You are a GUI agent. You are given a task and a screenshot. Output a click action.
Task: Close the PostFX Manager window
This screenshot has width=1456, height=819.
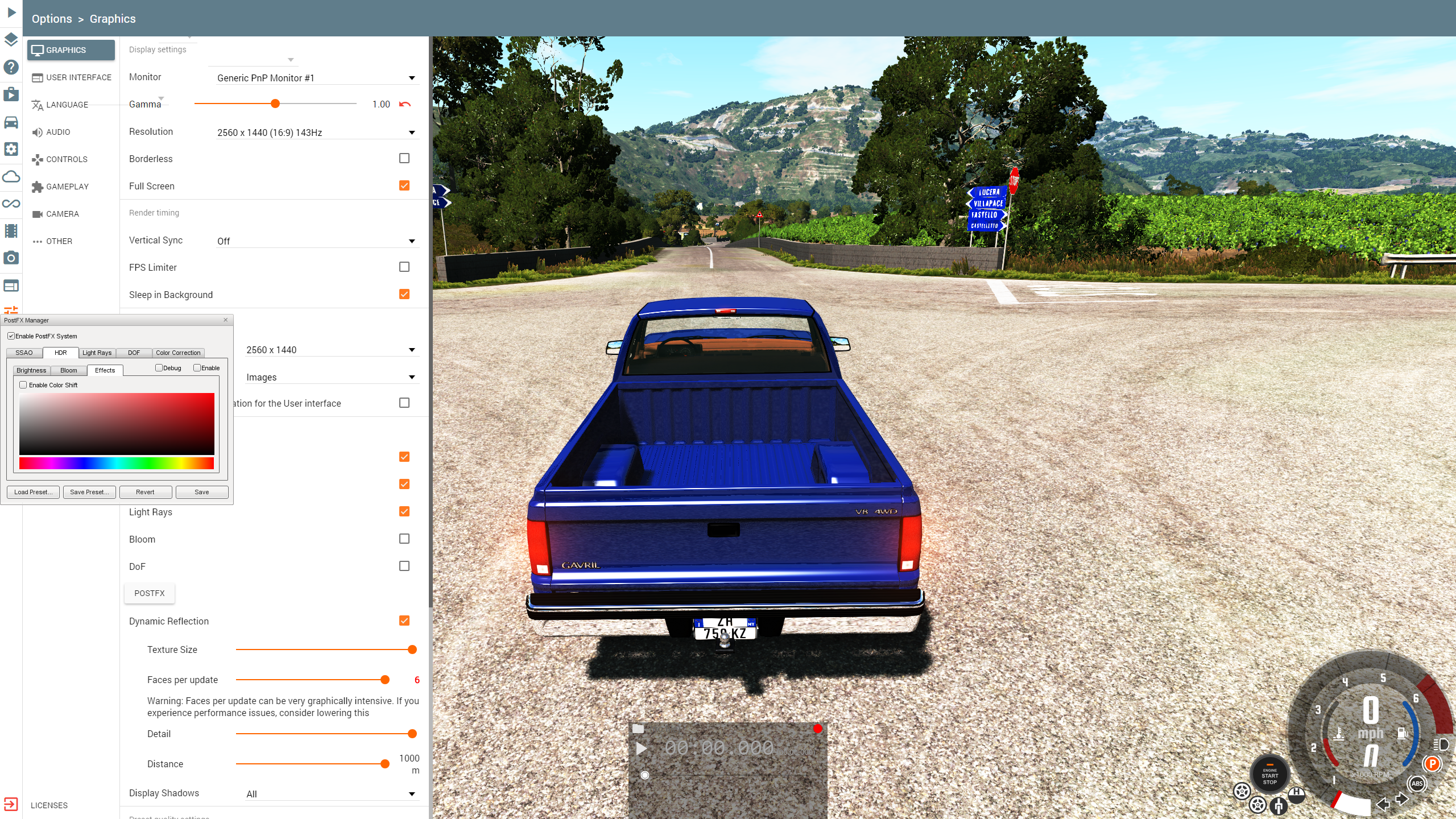tap(226, 320)
